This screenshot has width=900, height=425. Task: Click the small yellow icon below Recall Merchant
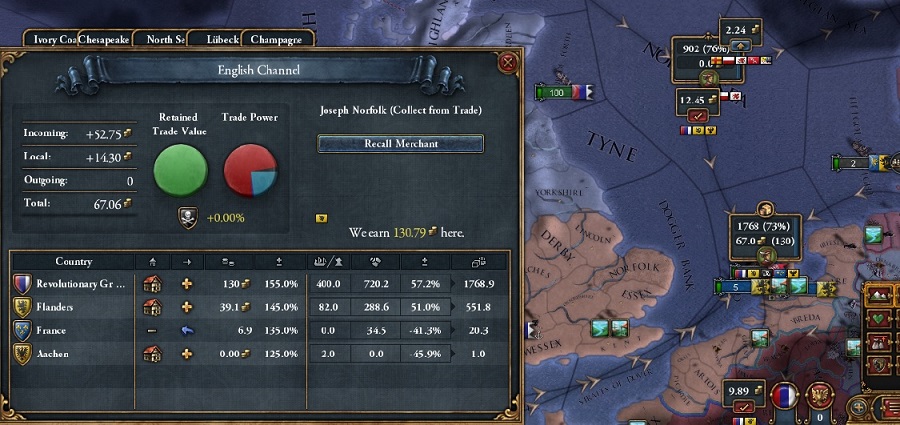point(321,216)
